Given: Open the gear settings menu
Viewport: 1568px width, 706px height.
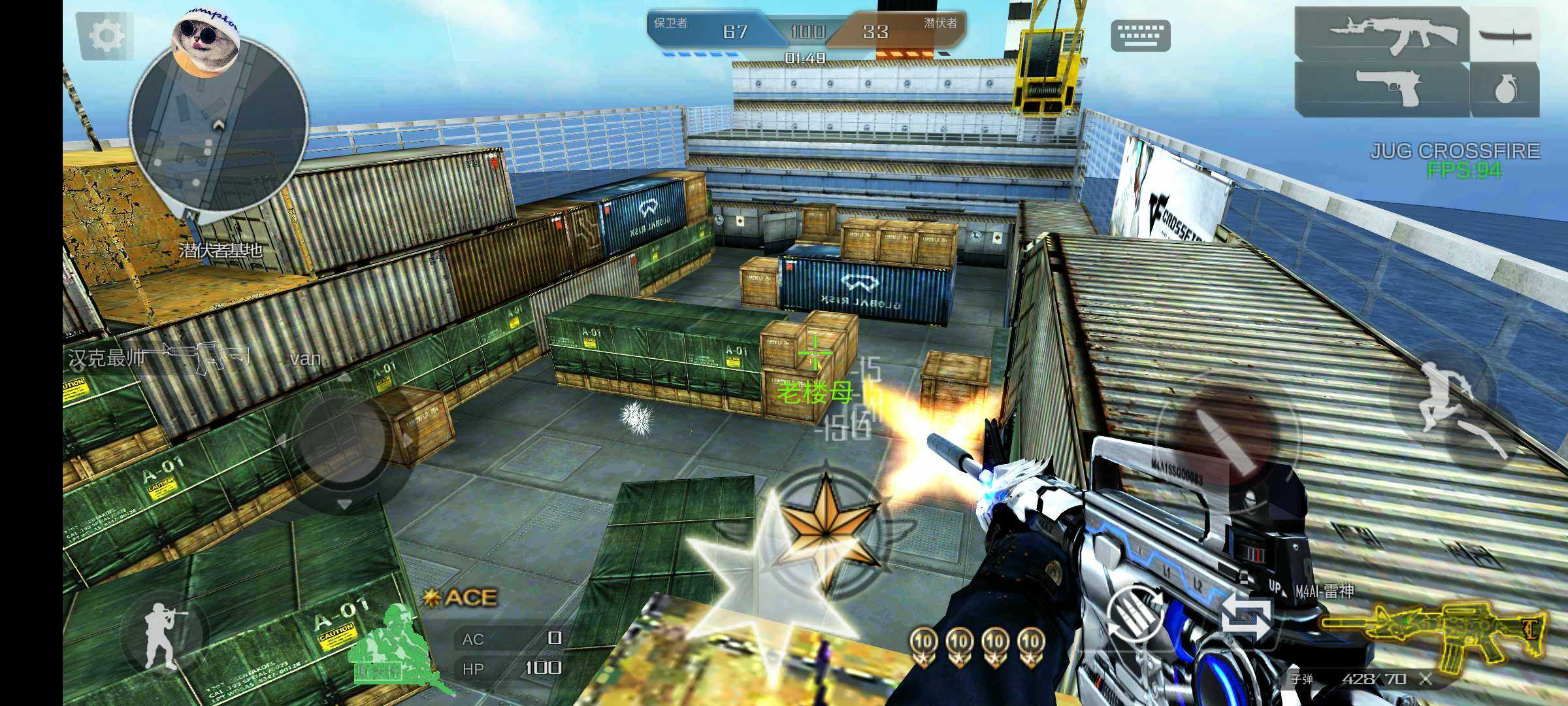Looking at the screenshot, I should (105, 35).
